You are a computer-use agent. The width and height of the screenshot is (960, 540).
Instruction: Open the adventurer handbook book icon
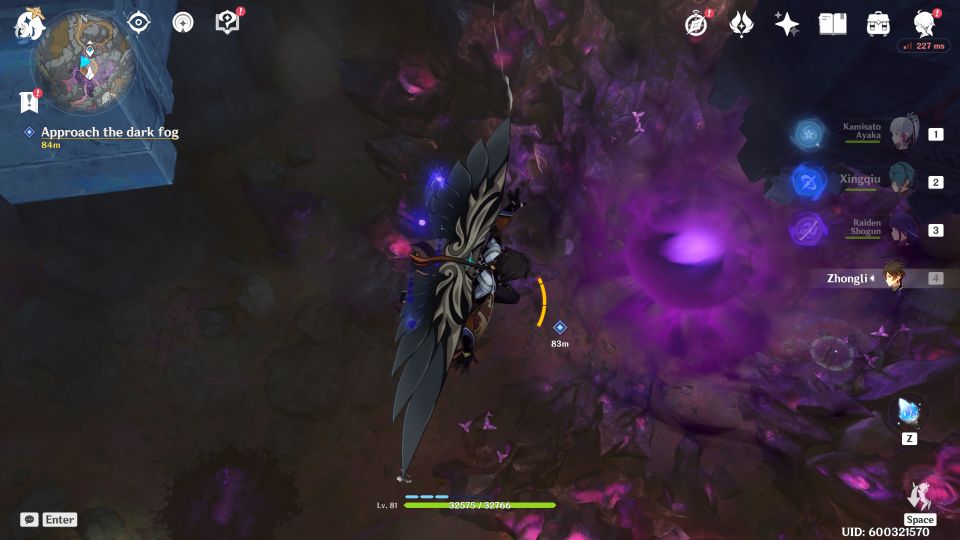tap(832, 24)
